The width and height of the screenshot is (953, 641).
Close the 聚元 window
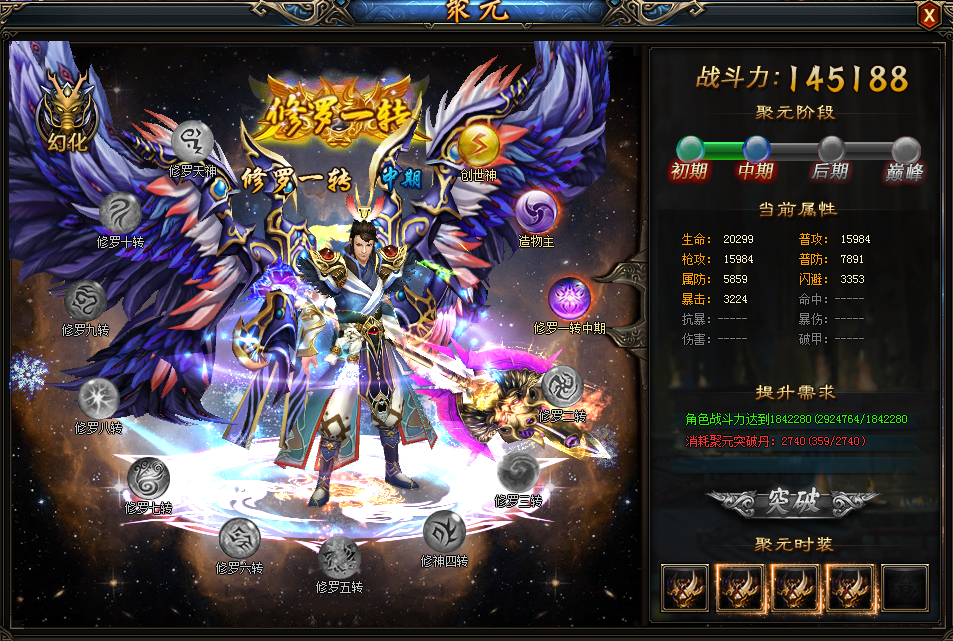tap(929, 15)
